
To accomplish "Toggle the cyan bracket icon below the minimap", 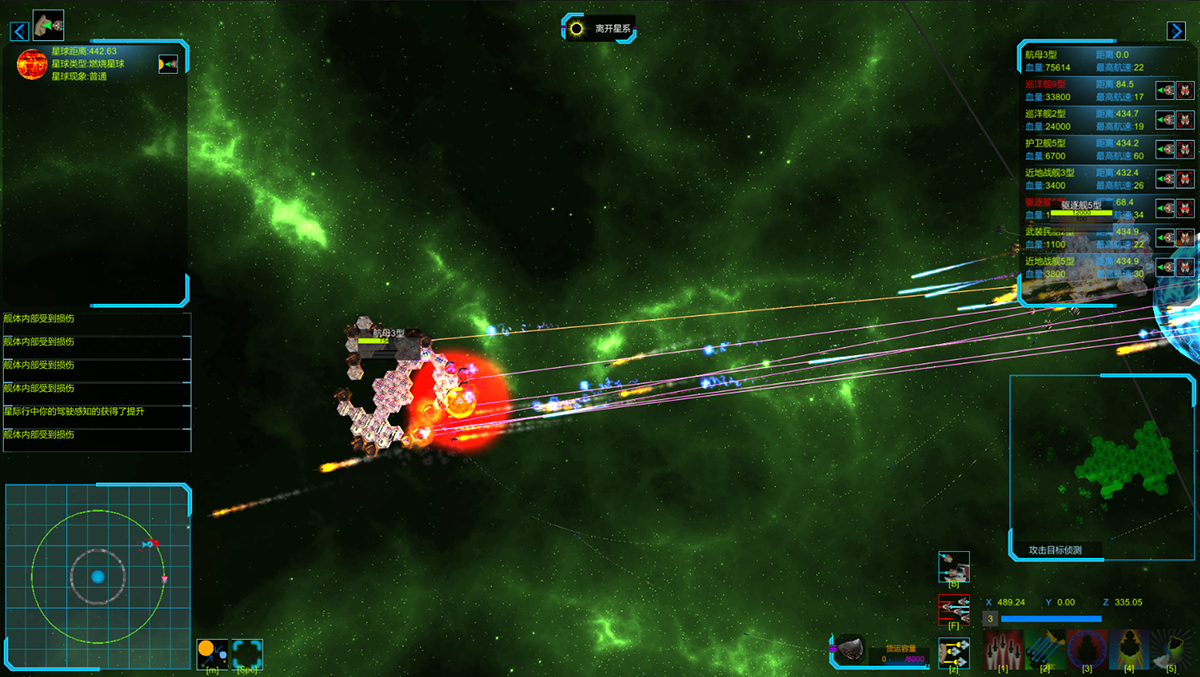I will [x=247, y=654].
